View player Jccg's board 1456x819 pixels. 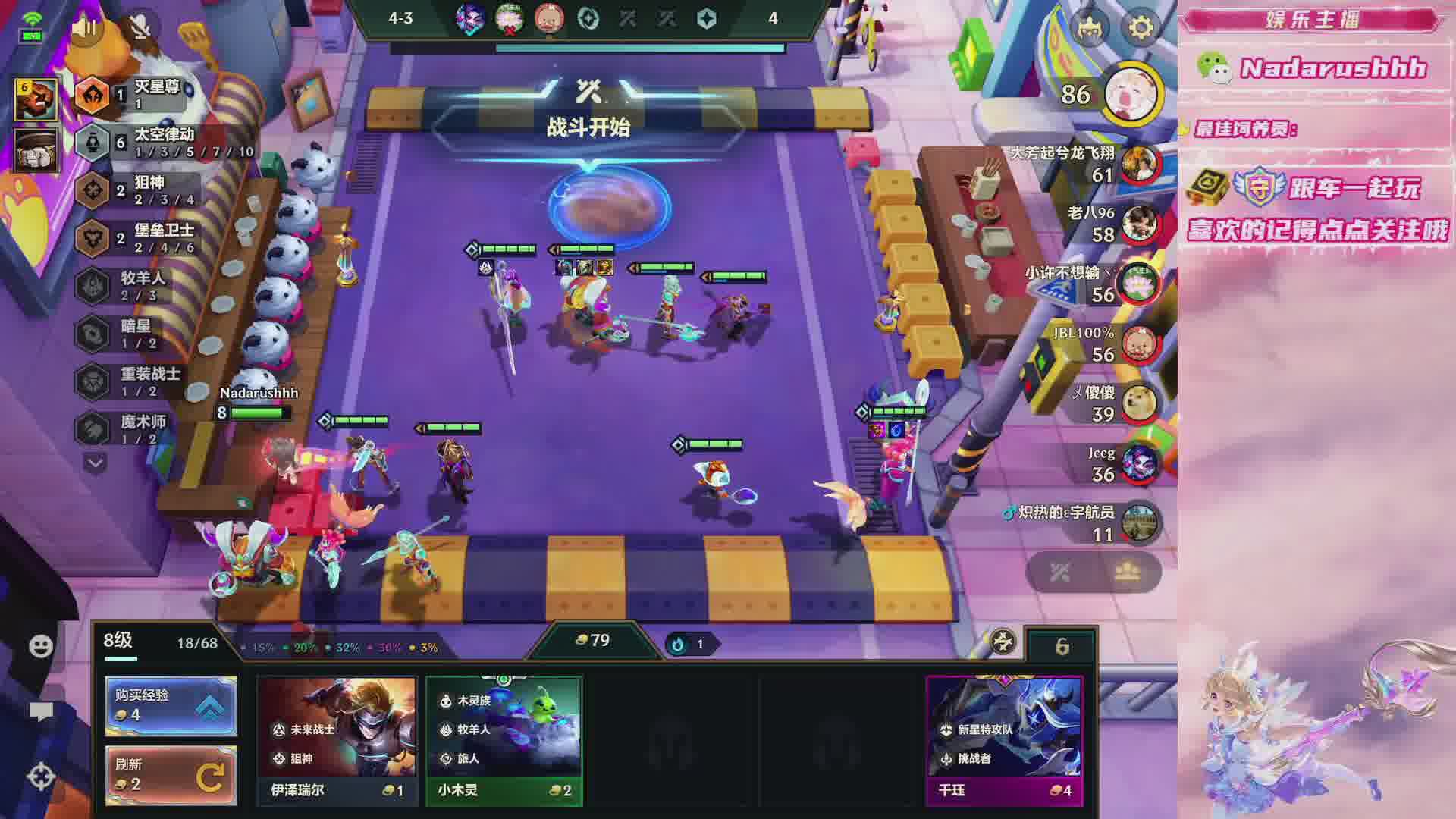pos(1138,464)
